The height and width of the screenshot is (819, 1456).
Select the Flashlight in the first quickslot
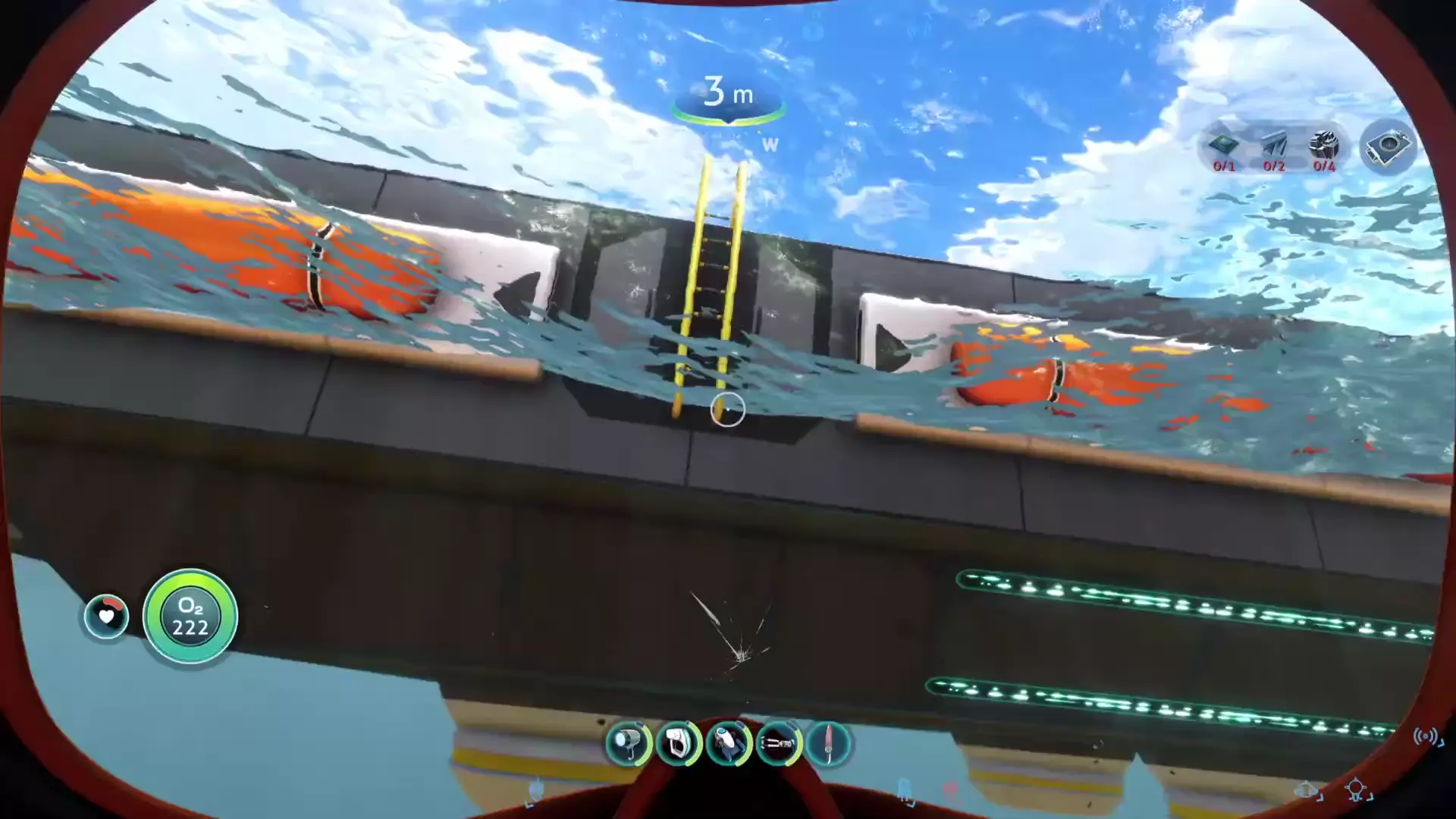coord(629,744)
